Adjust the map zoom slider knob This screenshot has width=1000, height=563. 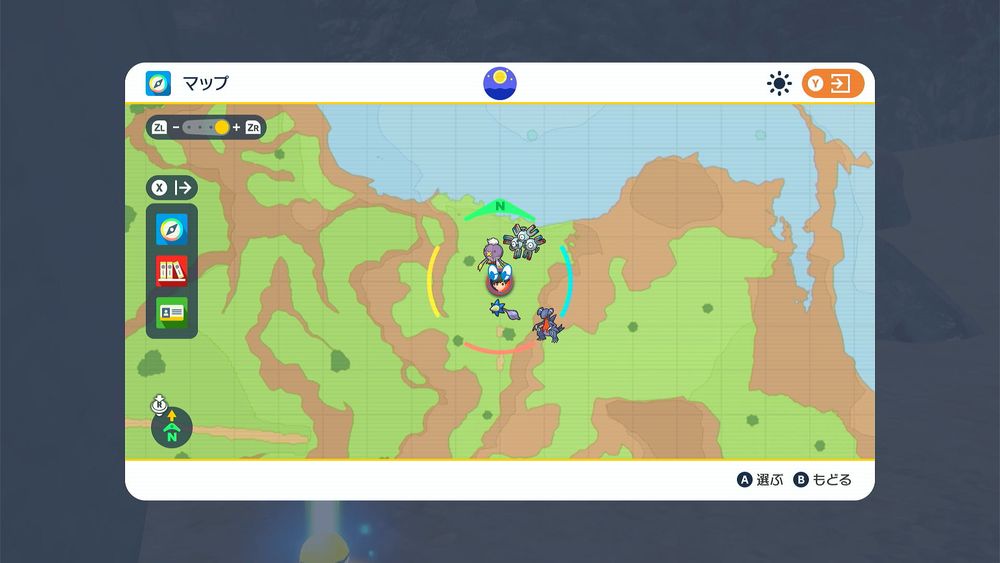pyautogui.click(x=221, y=128)
